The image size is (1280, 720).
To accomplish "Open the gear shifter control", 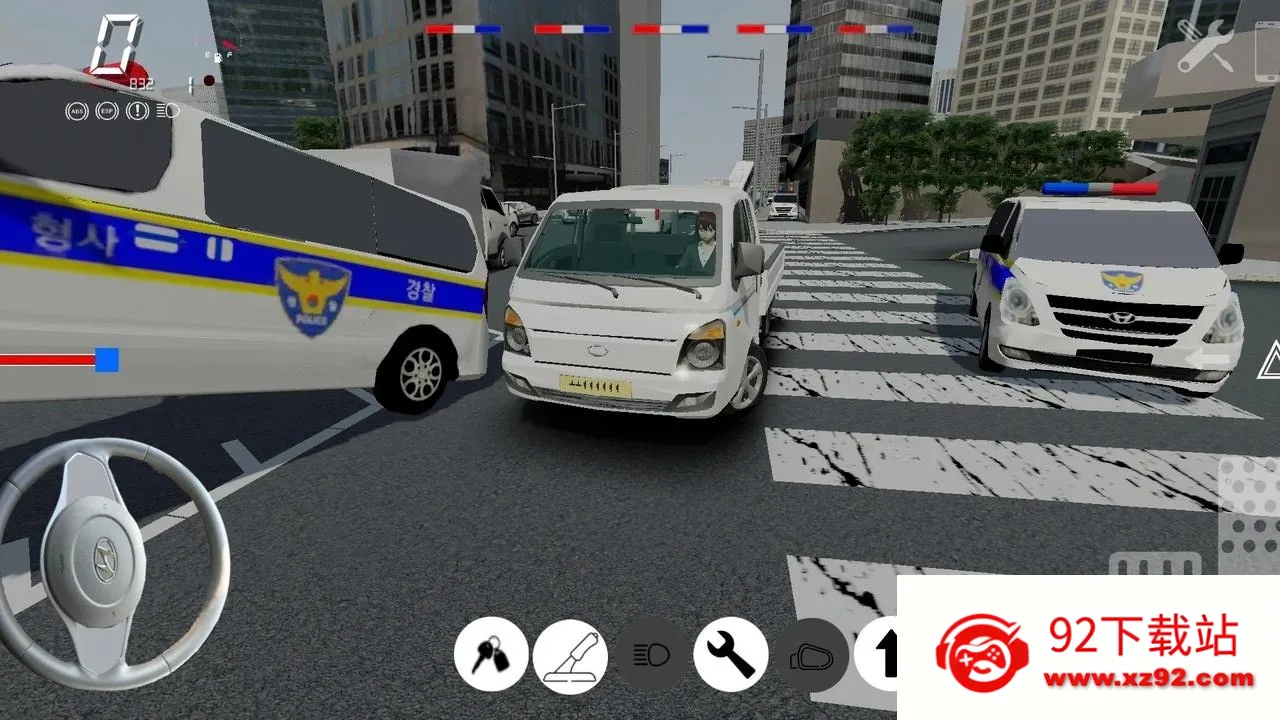I will [570, 657].
